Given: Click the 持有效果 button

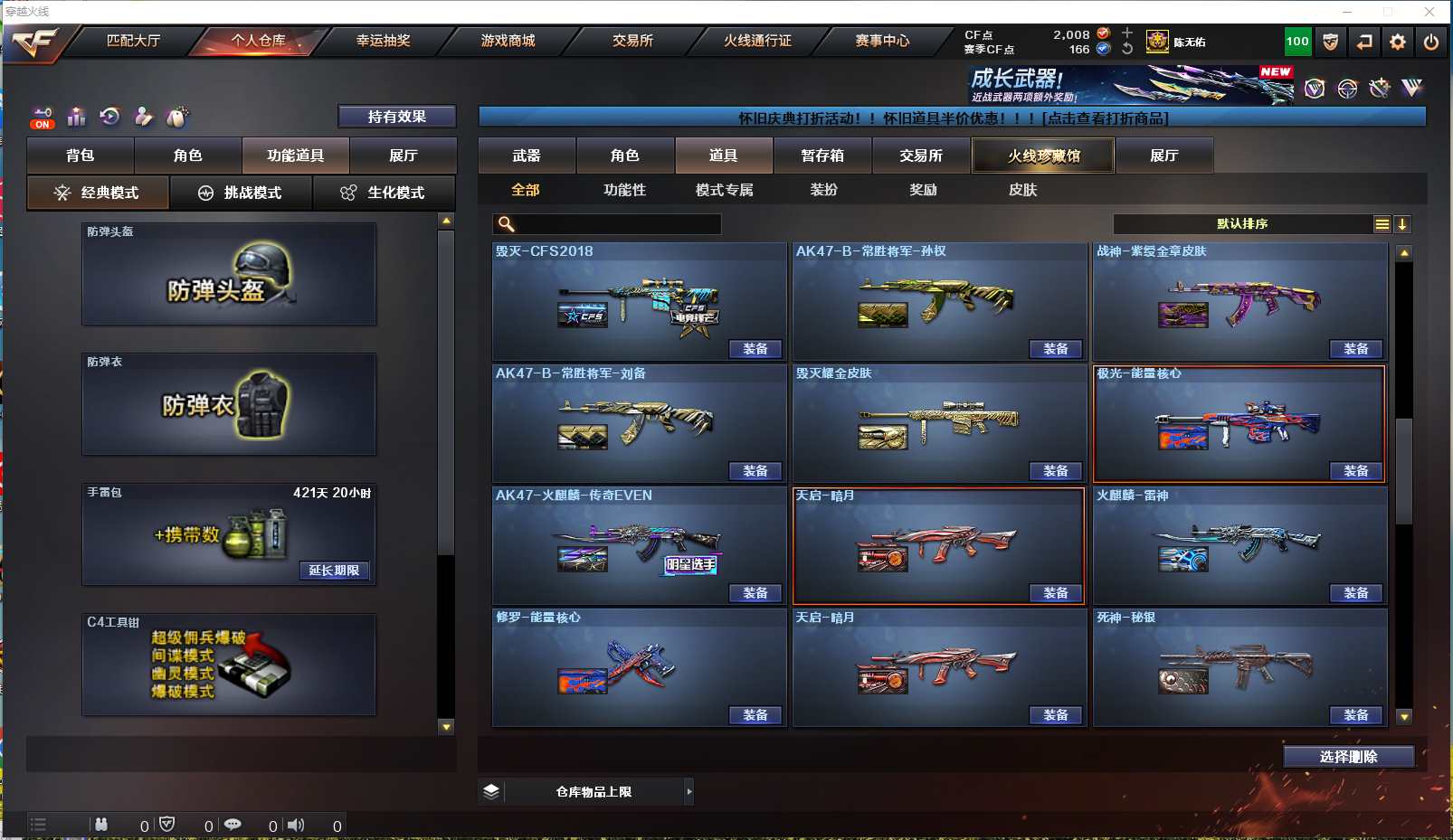Looking at the screenshot, I should (396, 117).
